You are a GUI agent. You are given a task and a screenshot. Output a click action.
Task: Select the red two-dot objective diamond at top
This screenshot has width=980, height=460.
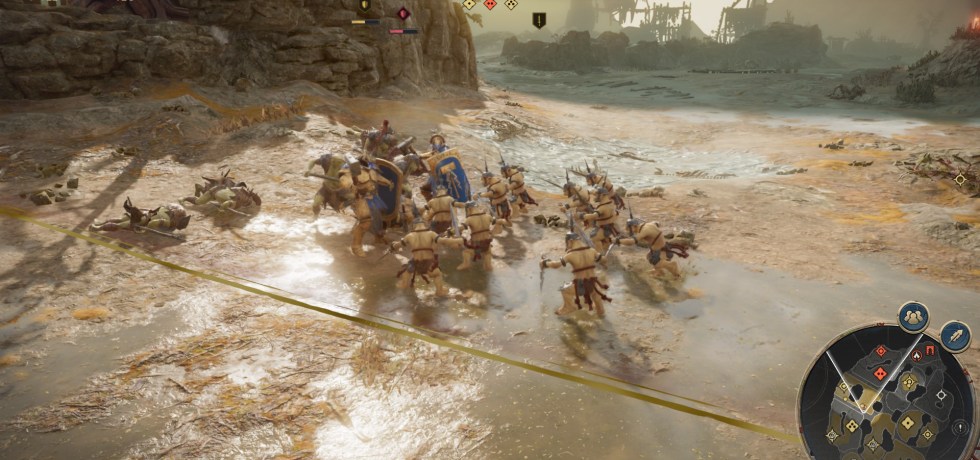point(490,4)
